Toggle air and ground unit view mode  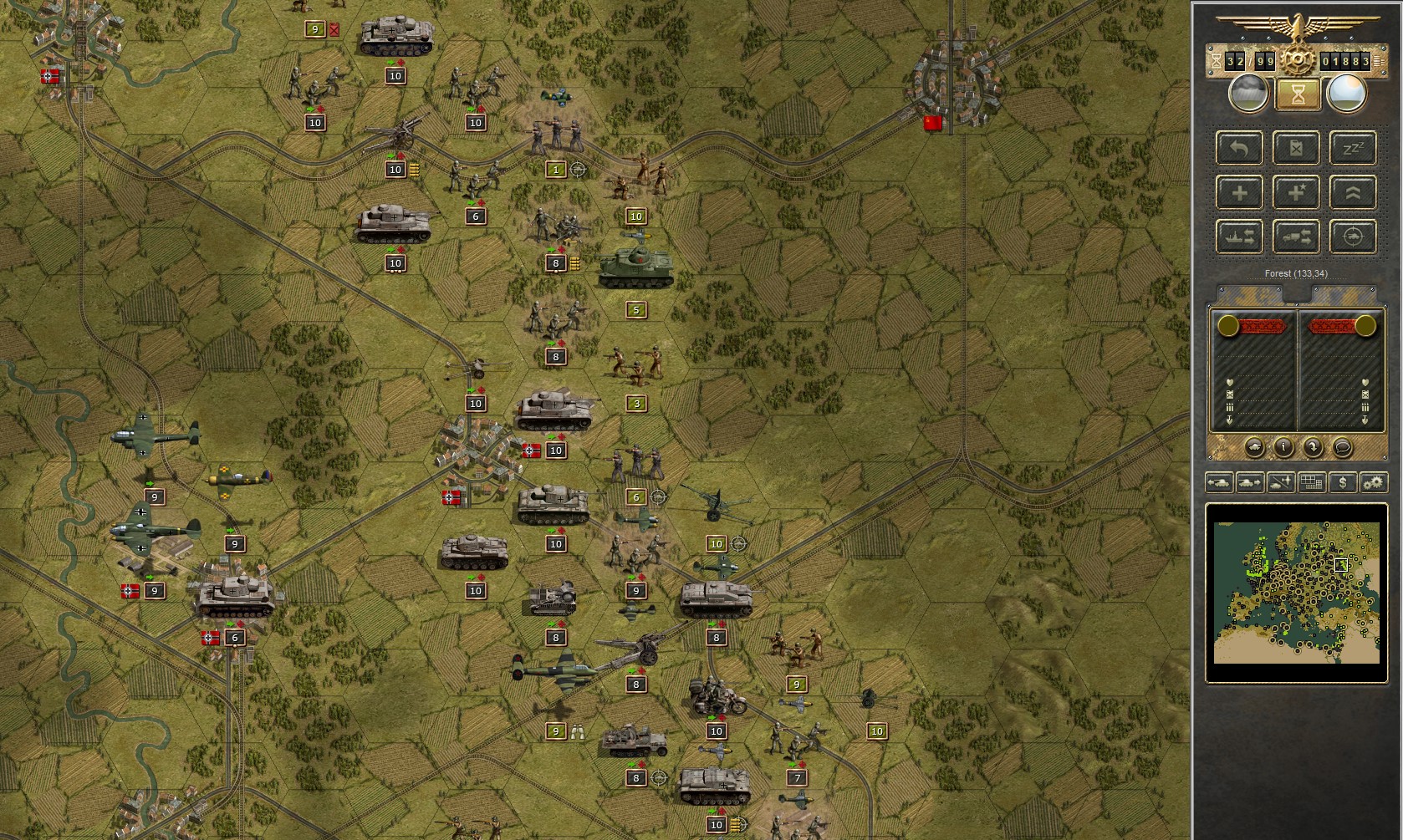(1280, 482)
